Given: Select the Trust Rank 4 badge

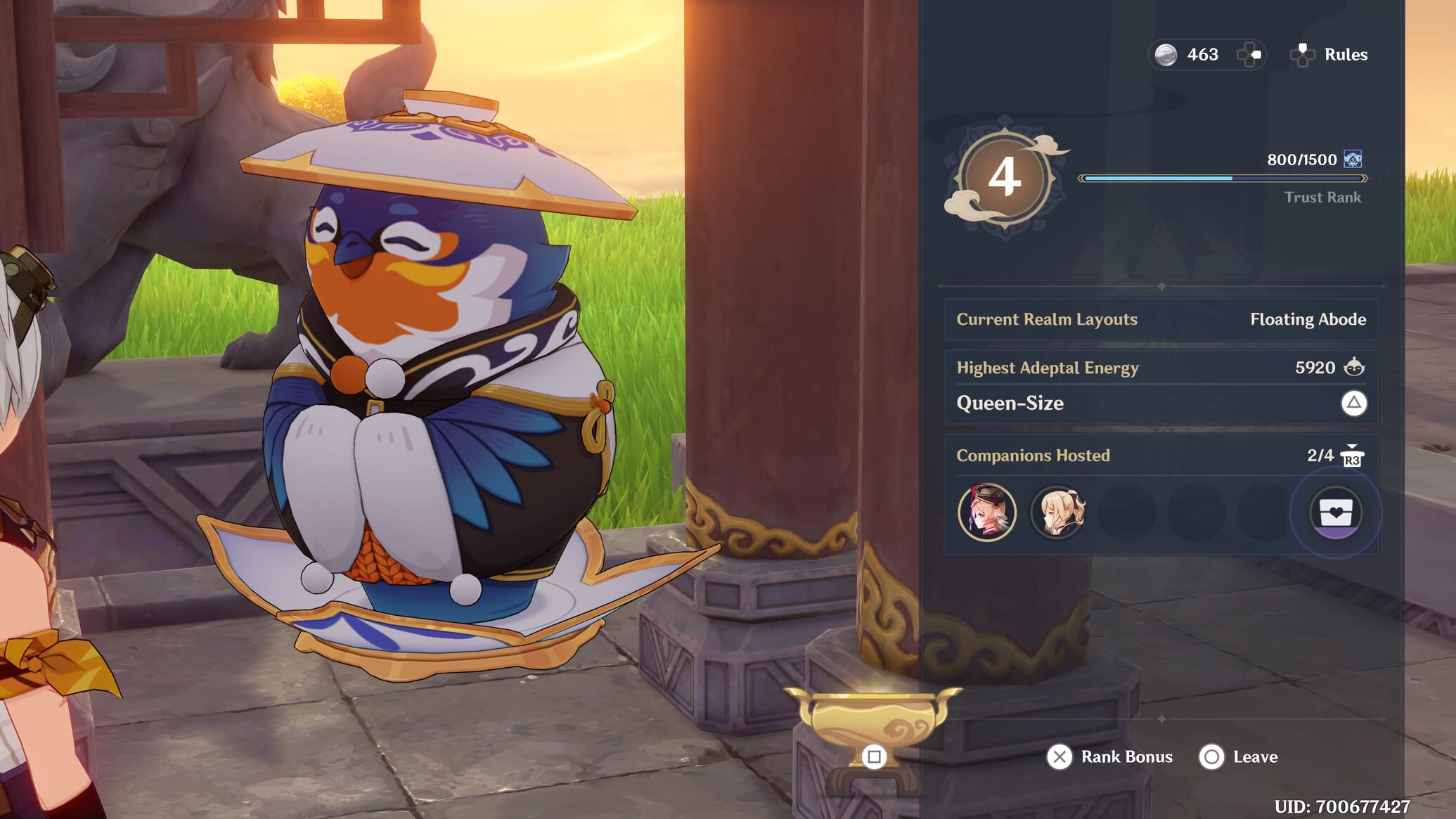Looking at the screenshot, I should pos(1005,178).
